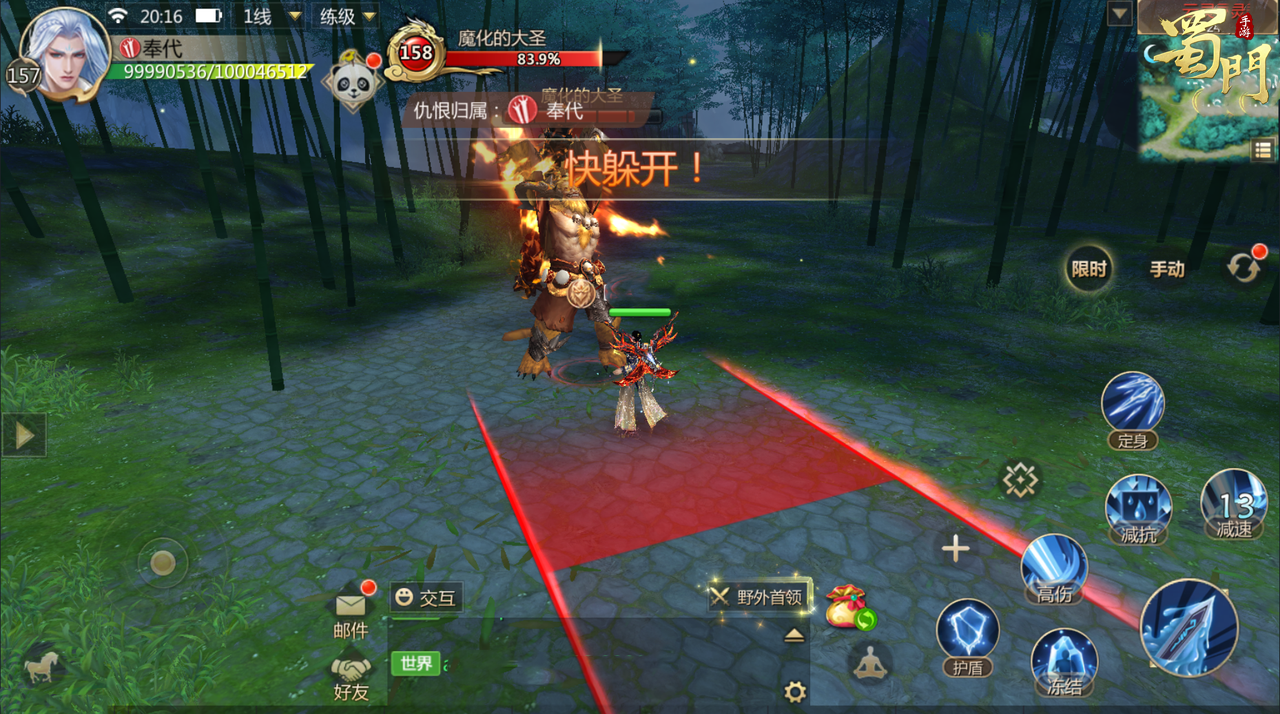
Task: Open the 野外首领 field boss panel
Action: [758, 597]
